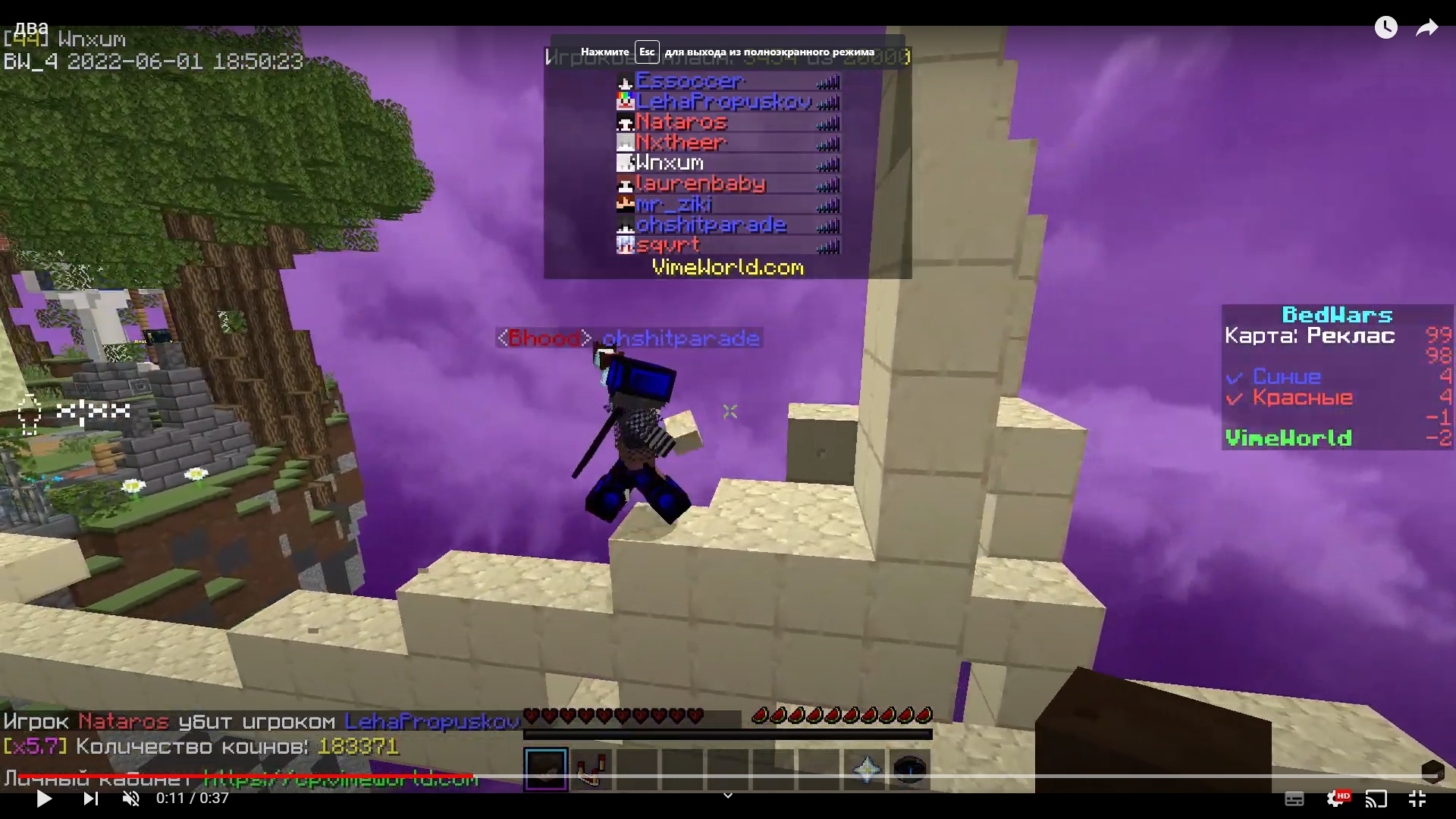This screenshot has width=1456, height=819.
Task: Click the Watch Later clock icon
Action: [x=1387, y=27]
